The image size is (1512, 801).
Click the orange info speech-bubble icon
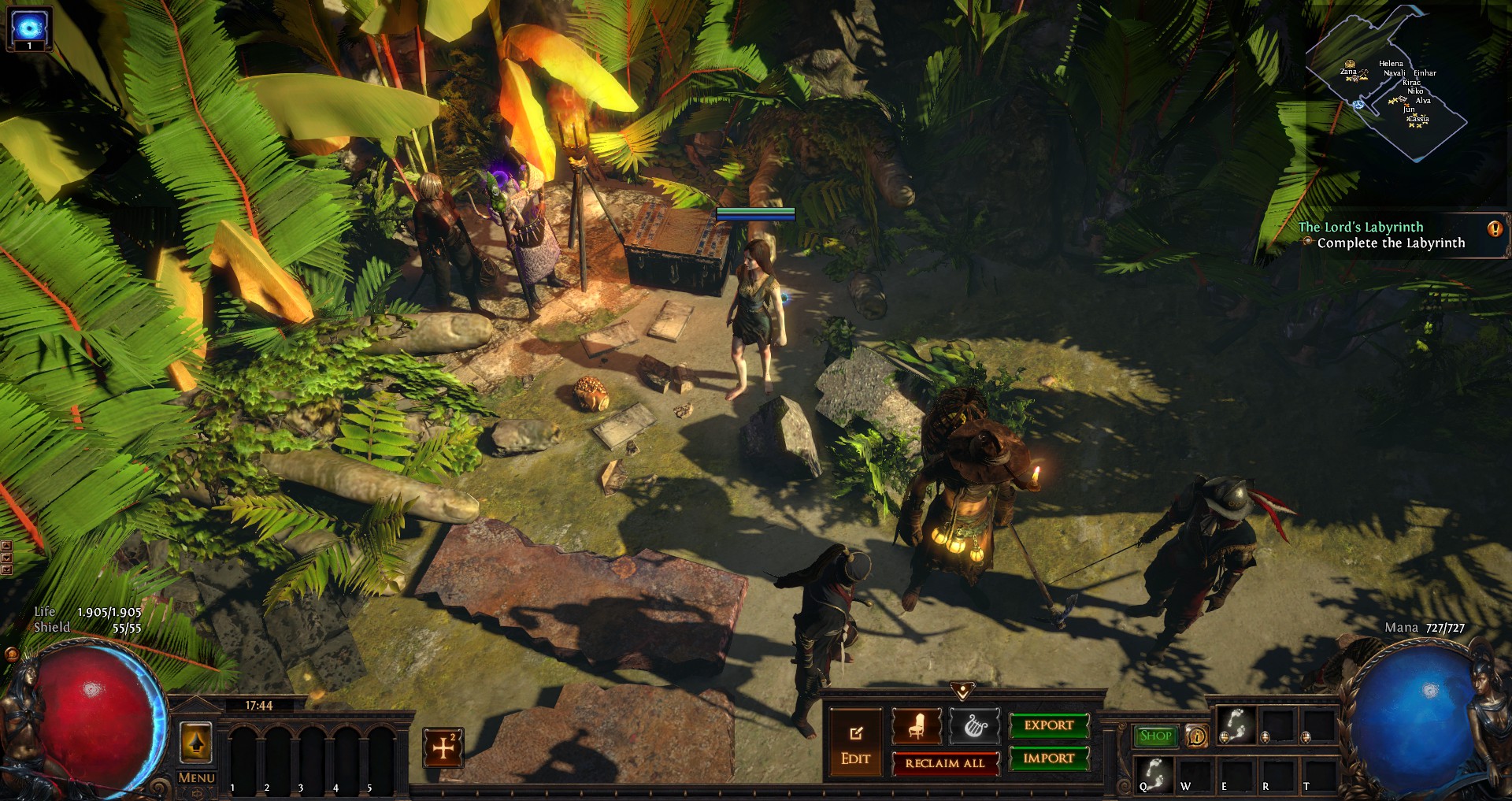coord(1196,736)
